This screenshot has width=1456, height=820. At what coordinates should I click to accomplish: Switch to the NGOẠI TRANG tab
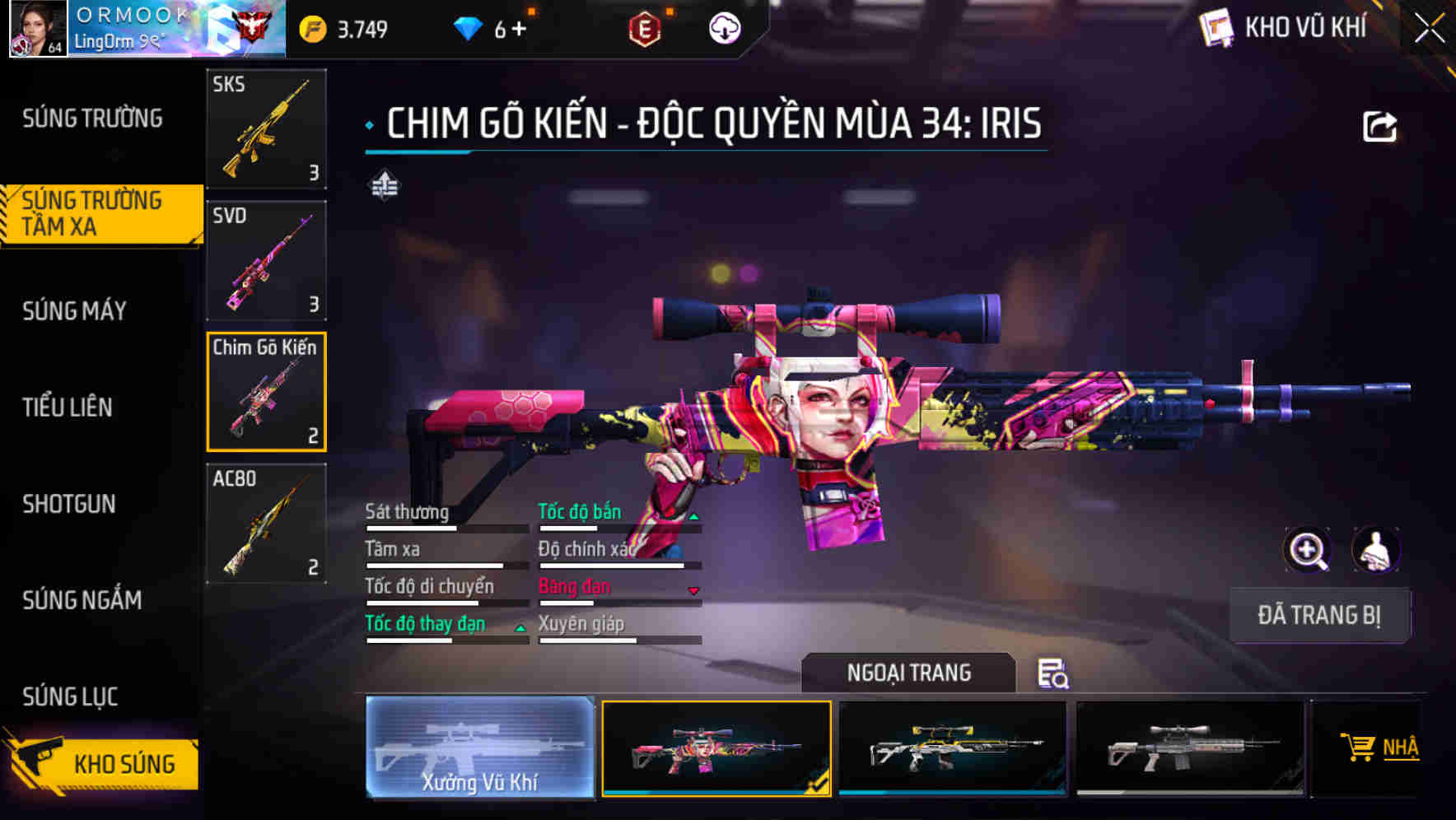click(x=909, y=673)
